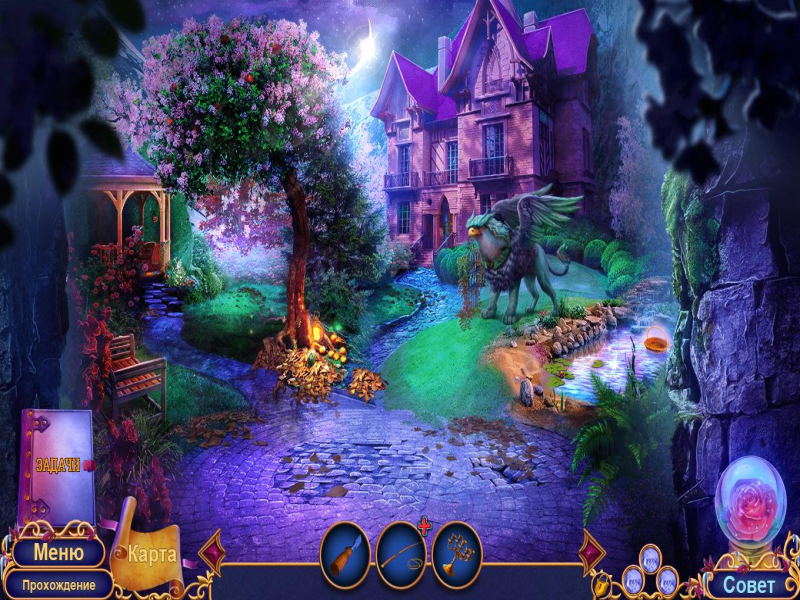Open the Задачи task journal
800x600 pixels.
pyautogui.click(x=58, y=466)
